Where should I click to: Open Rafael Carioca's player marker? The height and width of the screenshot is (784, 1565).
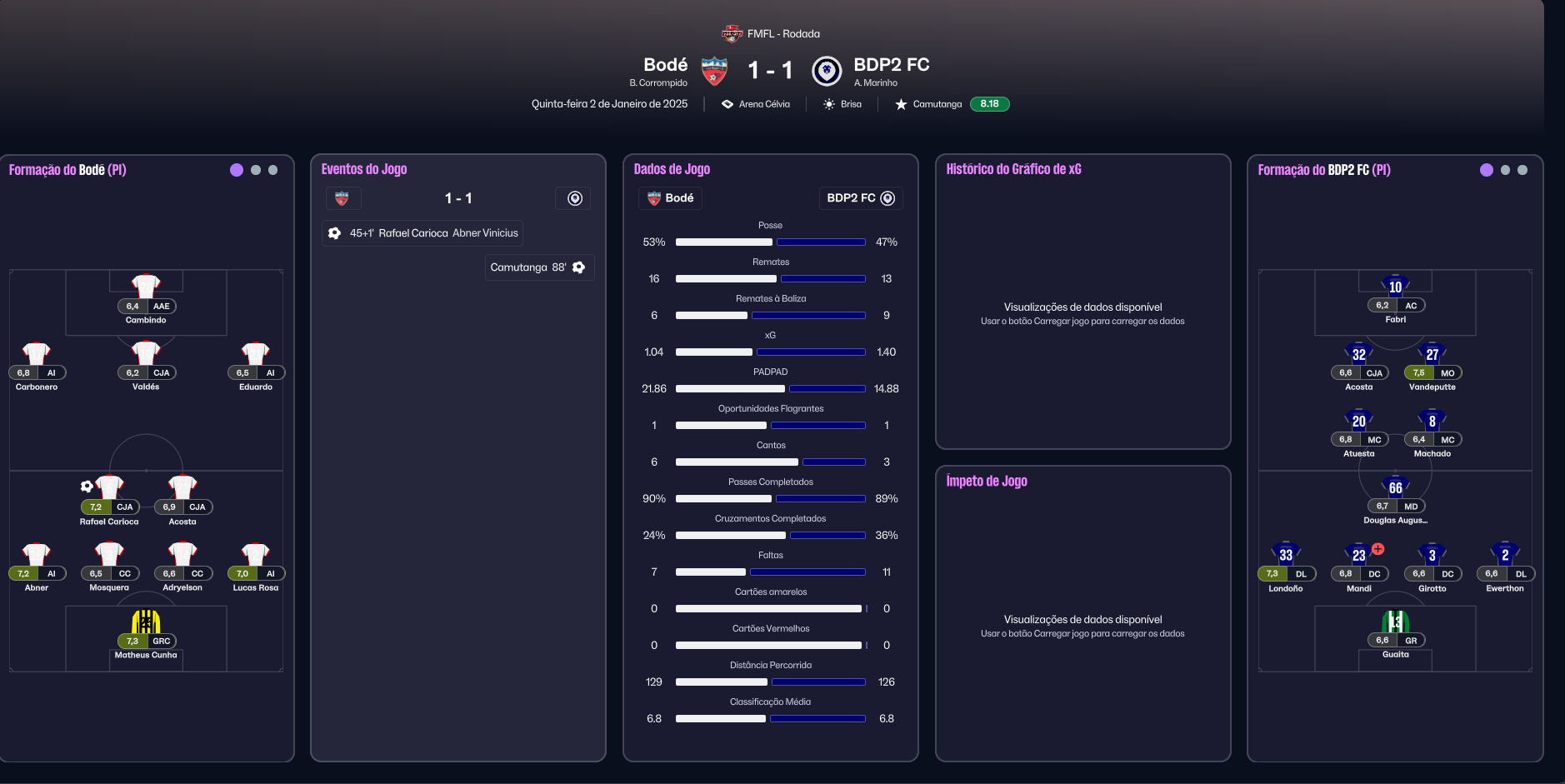(x=109, y=489)
